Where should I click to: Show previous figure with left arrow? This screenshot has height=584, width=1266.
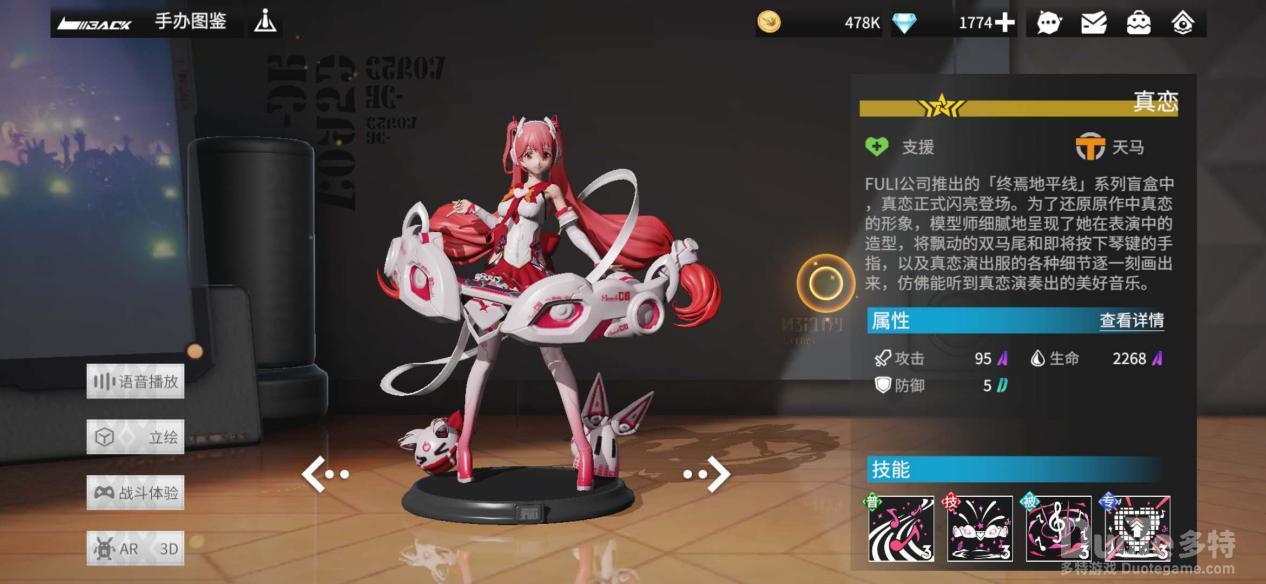tap(325, 475)
